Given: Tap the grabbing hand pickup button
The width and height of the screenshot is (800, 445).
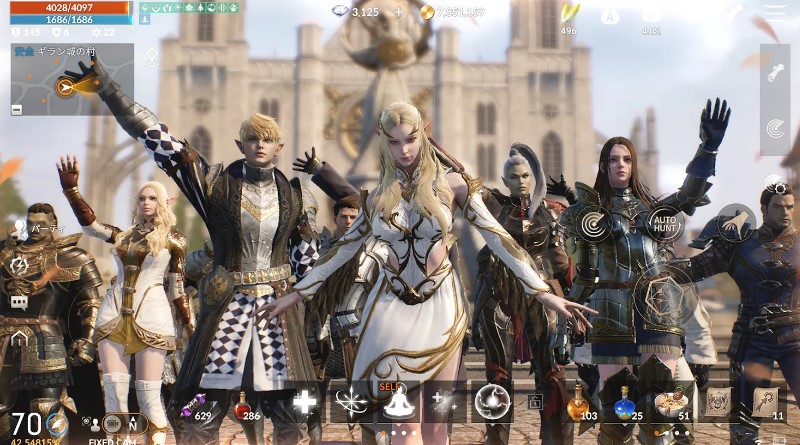Looking at the screenshot, I should pos(736,223).
